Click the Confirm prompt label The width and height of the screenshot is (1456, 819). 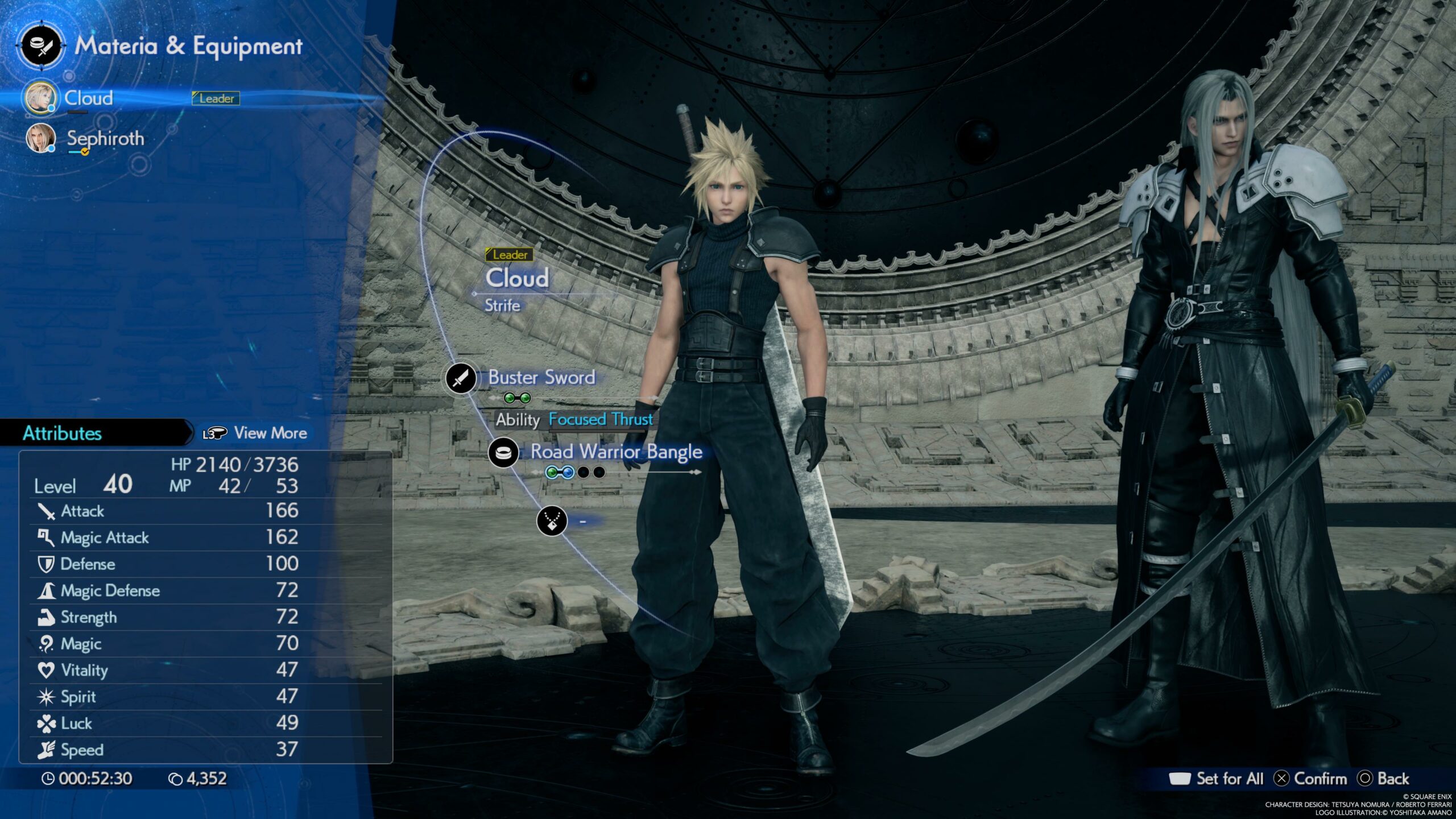1319,779
